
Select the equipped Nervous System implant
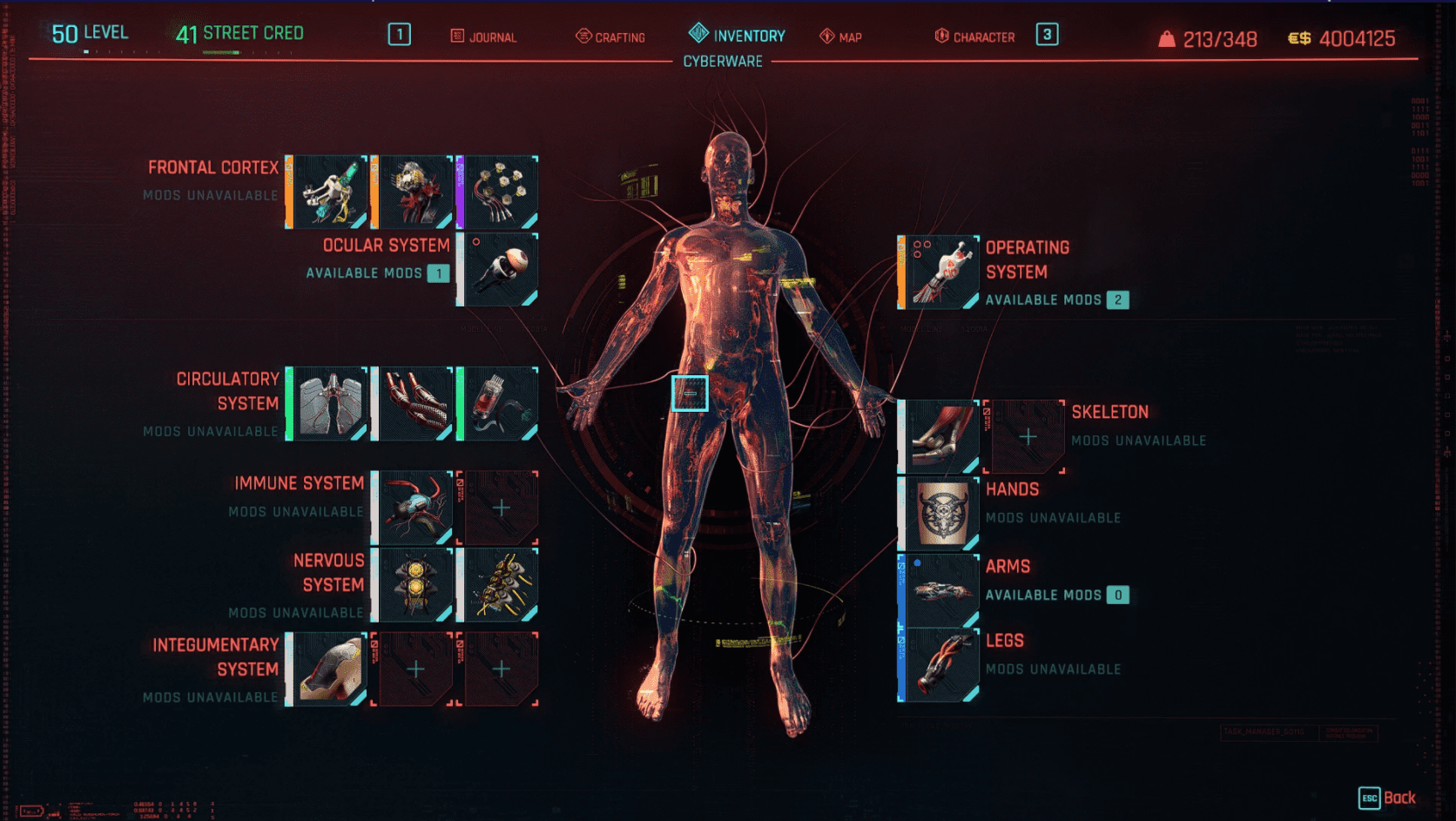point(415,584)
